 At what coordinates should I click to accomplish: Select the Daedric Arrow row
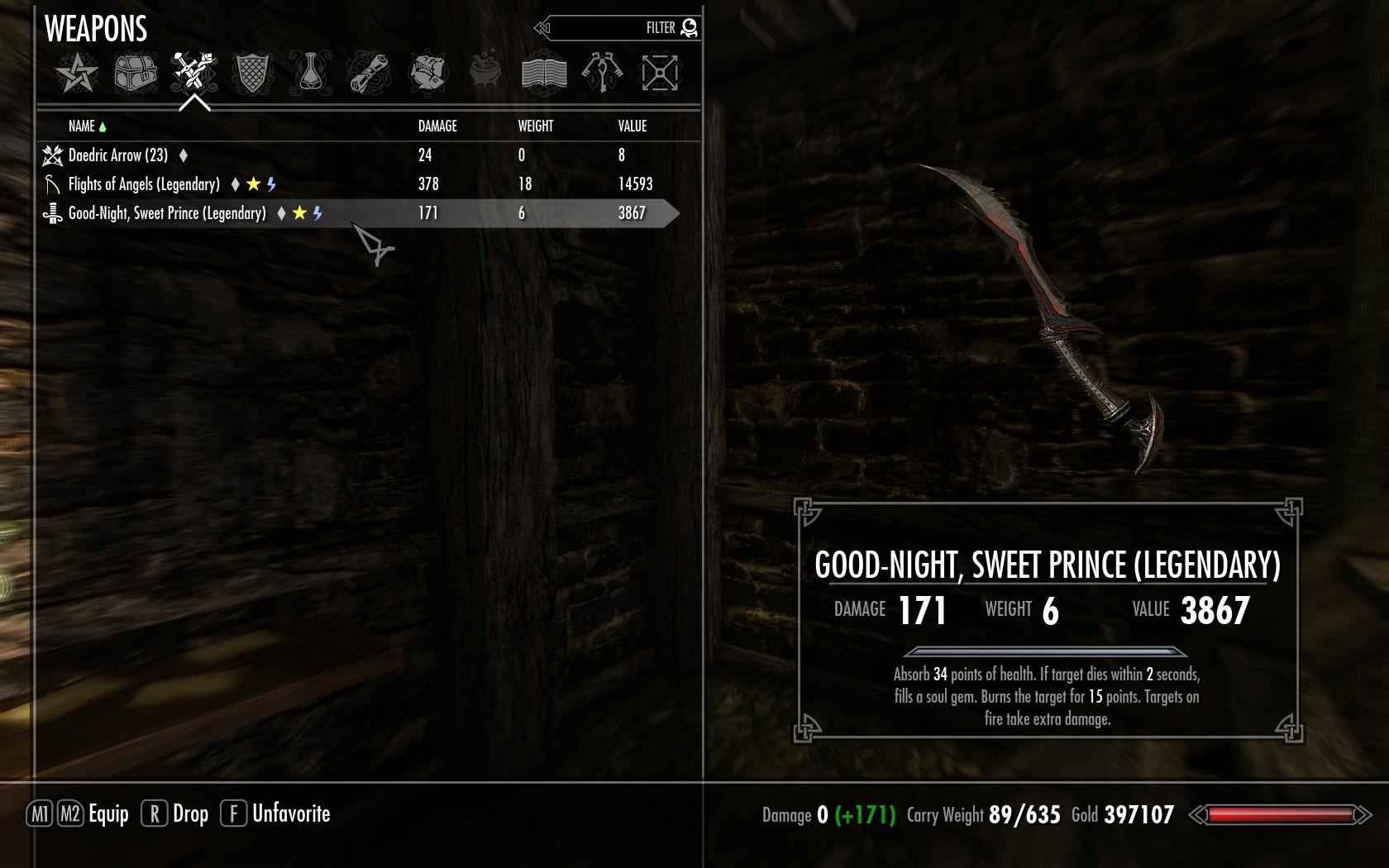(118, 155)
